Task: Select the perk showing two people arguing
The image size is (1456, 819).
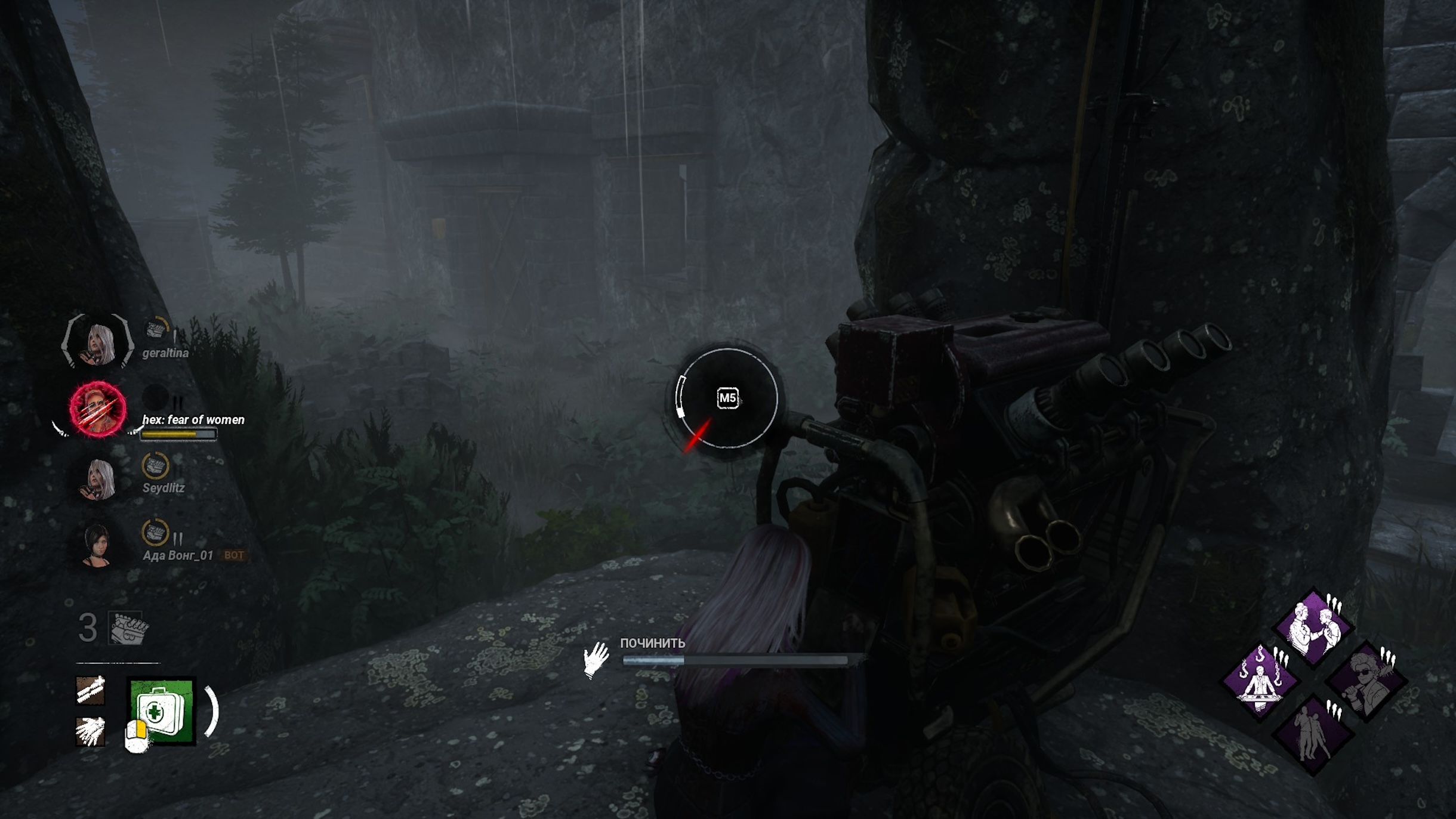Action: coord(1313,629)
